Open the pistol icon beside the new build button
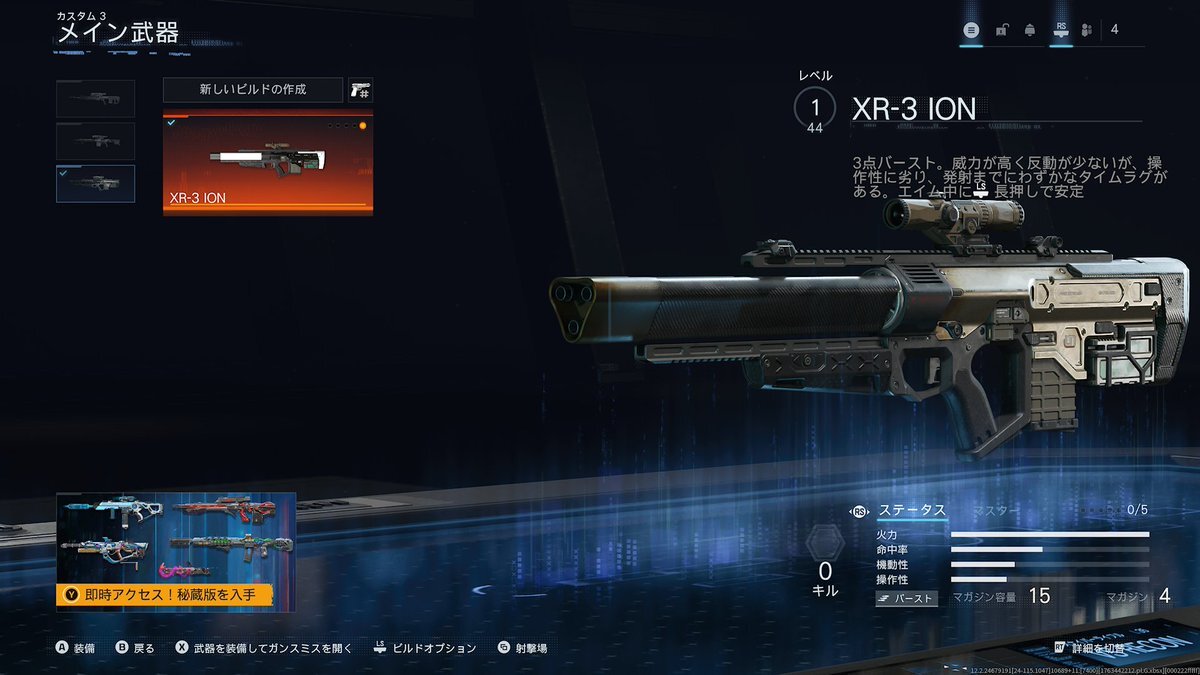This screenshot has width=1200, height=675. point(360,90)
